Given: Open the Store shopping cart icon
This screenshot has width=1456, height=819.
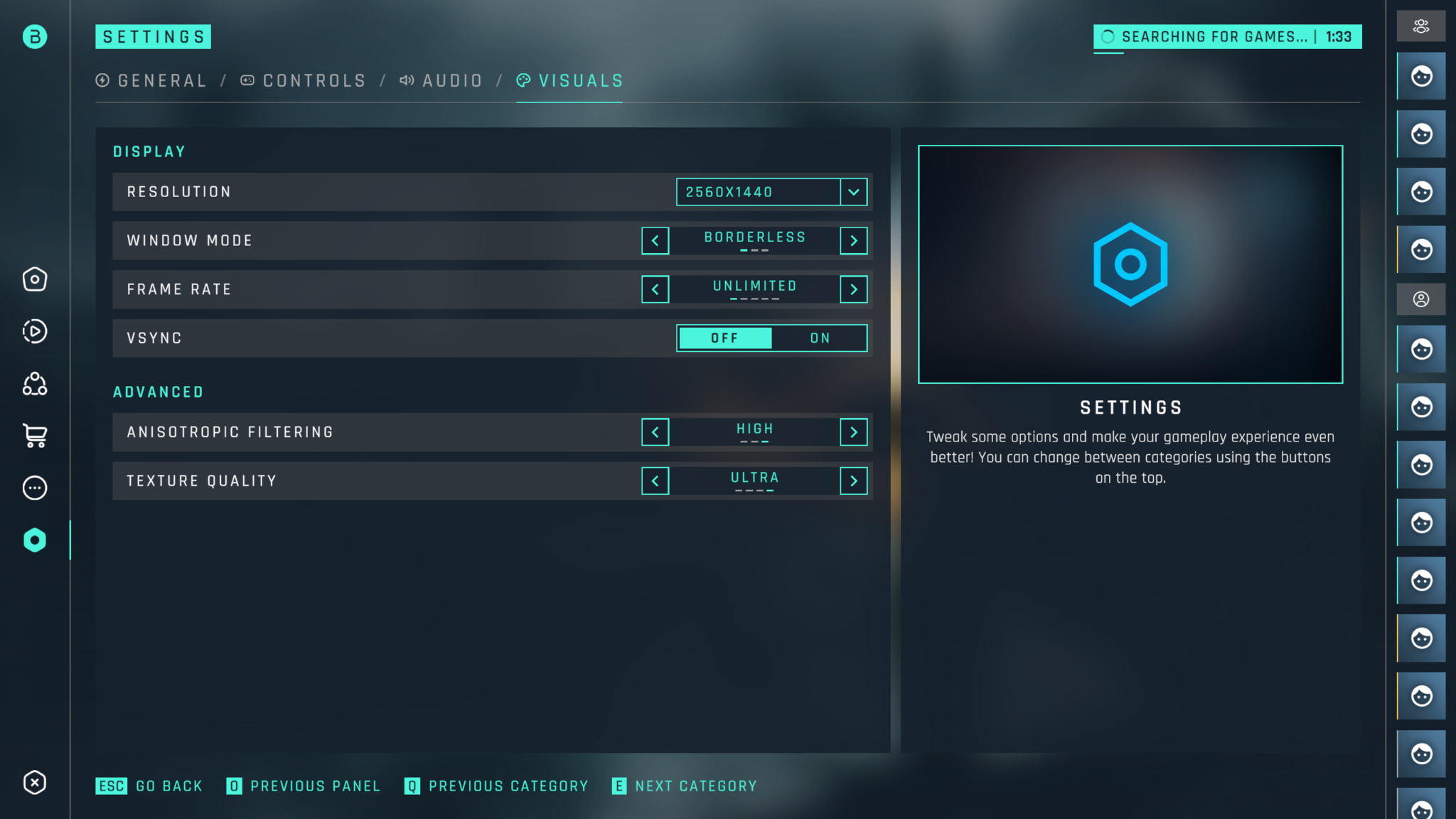Looking at the screenshot, I should click(x=34, y=436).
